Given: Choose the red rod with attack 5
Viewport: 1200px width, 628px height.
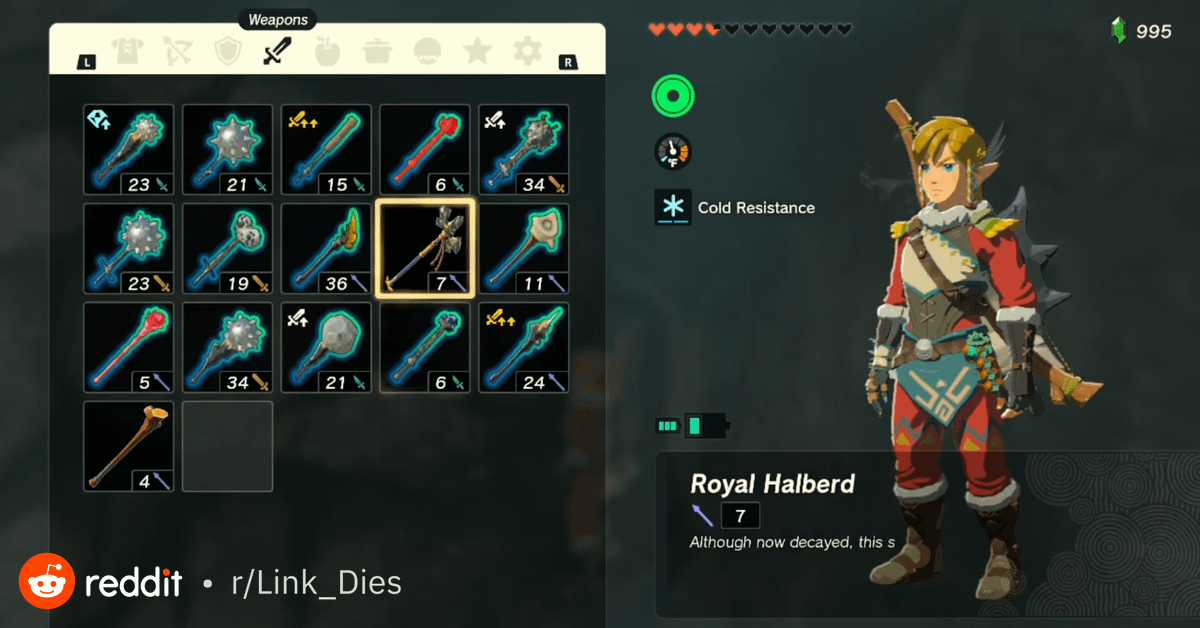Looking at the screenshot, I should coord(128,347).
